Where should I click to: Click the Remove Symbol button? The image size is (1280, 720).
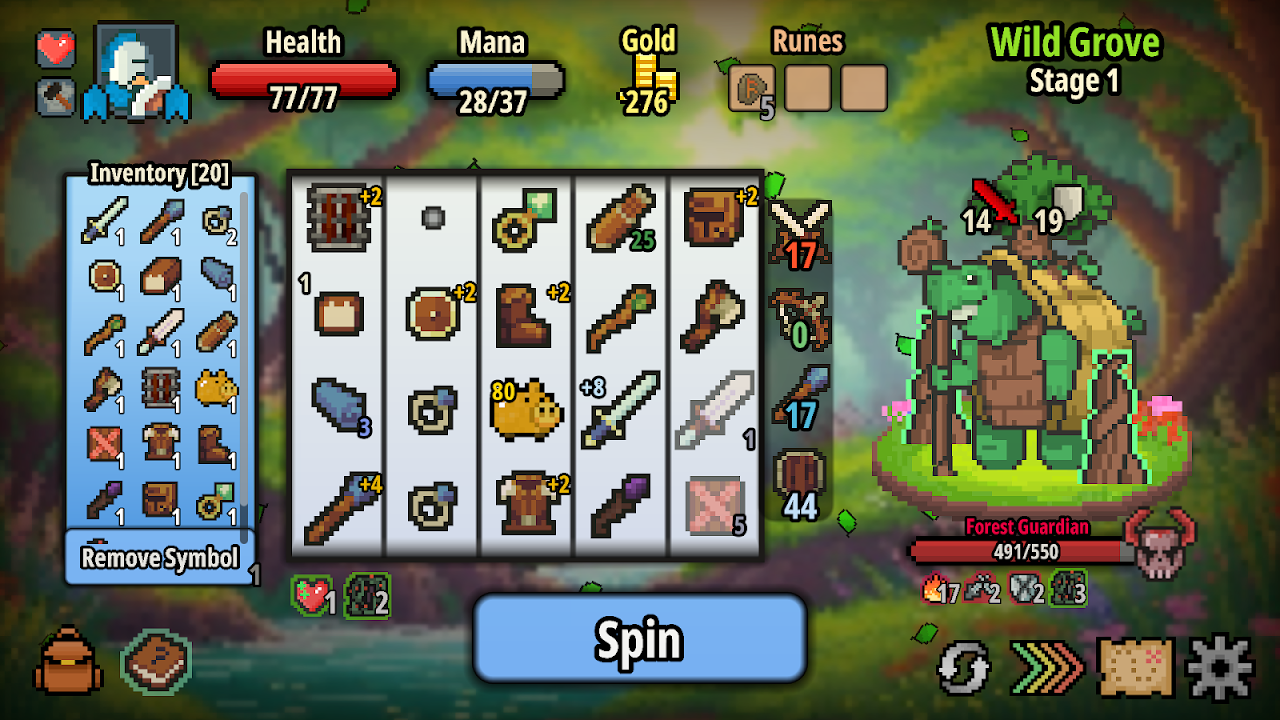click(160, 557)
